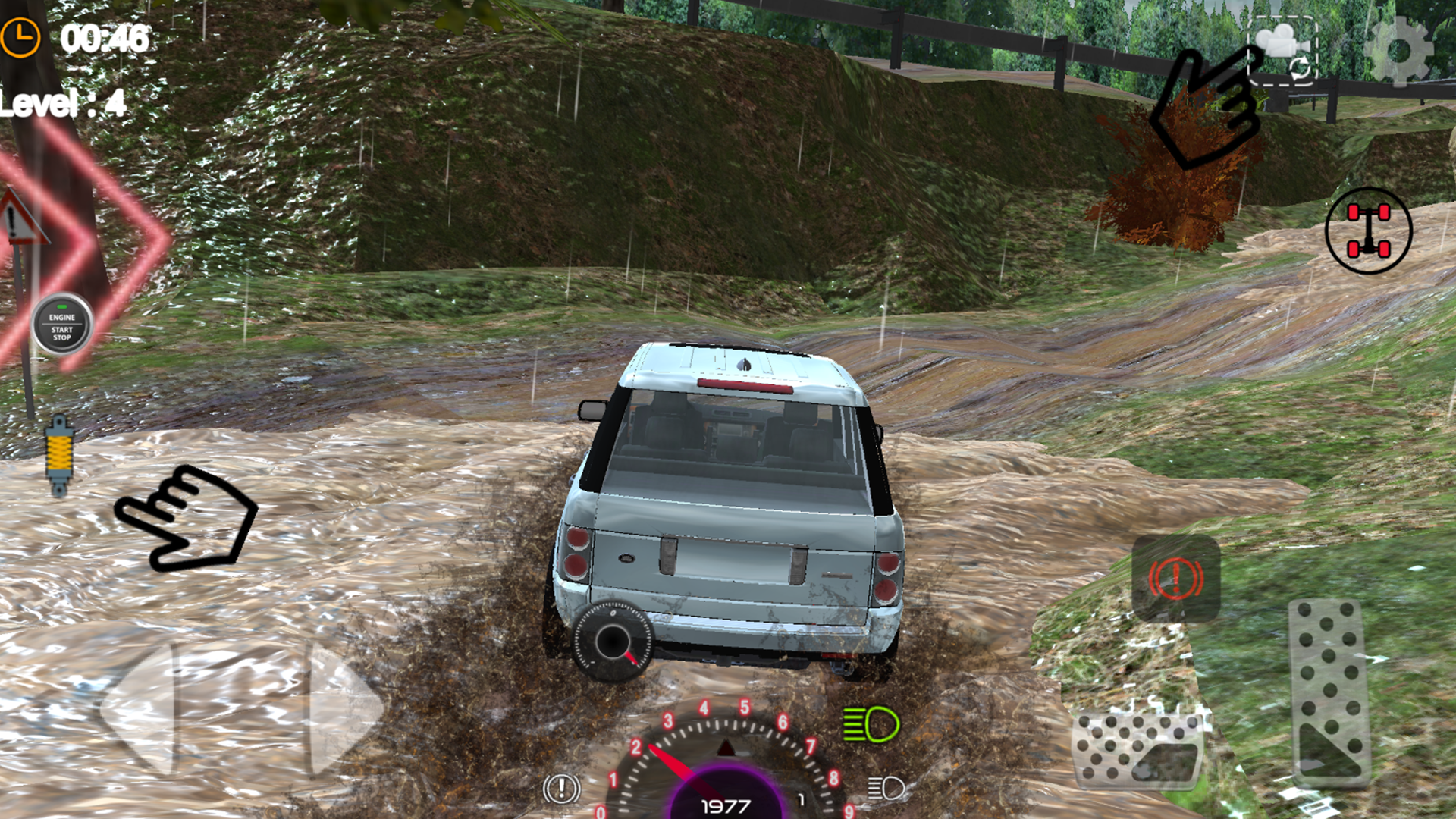Tap the clock icon beside the timer
The height and width of the screenshot is (819, 1456).
coord(22,35)
